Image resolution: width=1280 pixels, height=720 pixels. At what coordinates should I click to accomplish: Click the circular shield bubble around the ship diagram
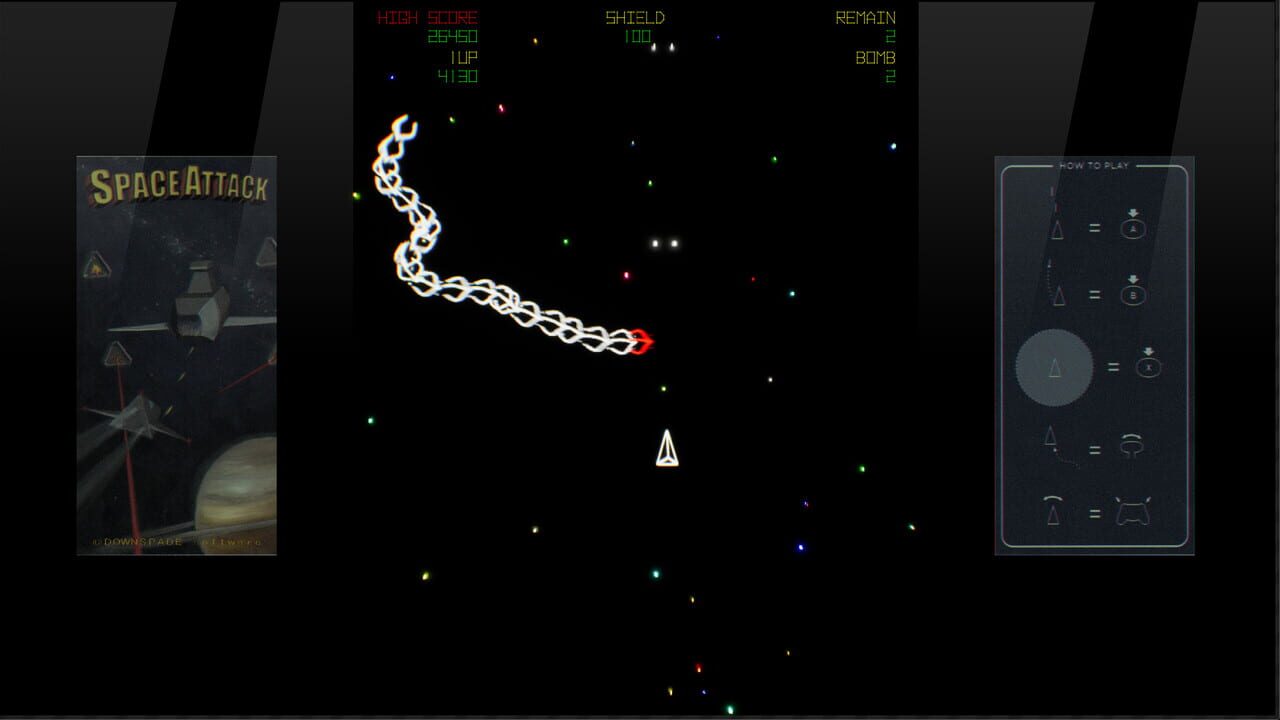click(1053, 367)
